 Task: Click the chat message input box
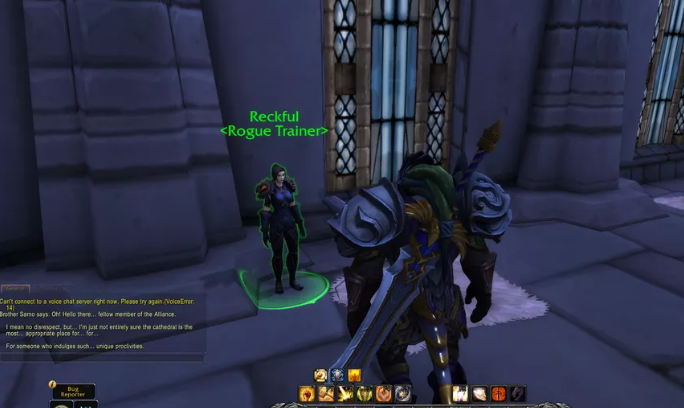(x=100, y=355)
